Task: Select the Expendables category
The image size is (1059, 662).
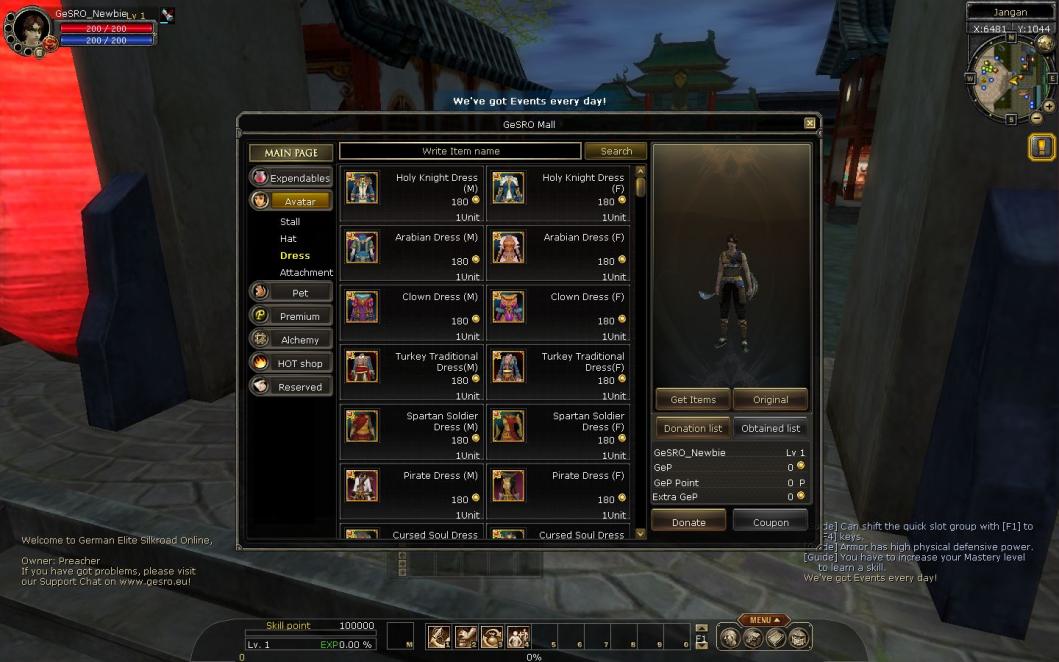Action: coord(291,178)
